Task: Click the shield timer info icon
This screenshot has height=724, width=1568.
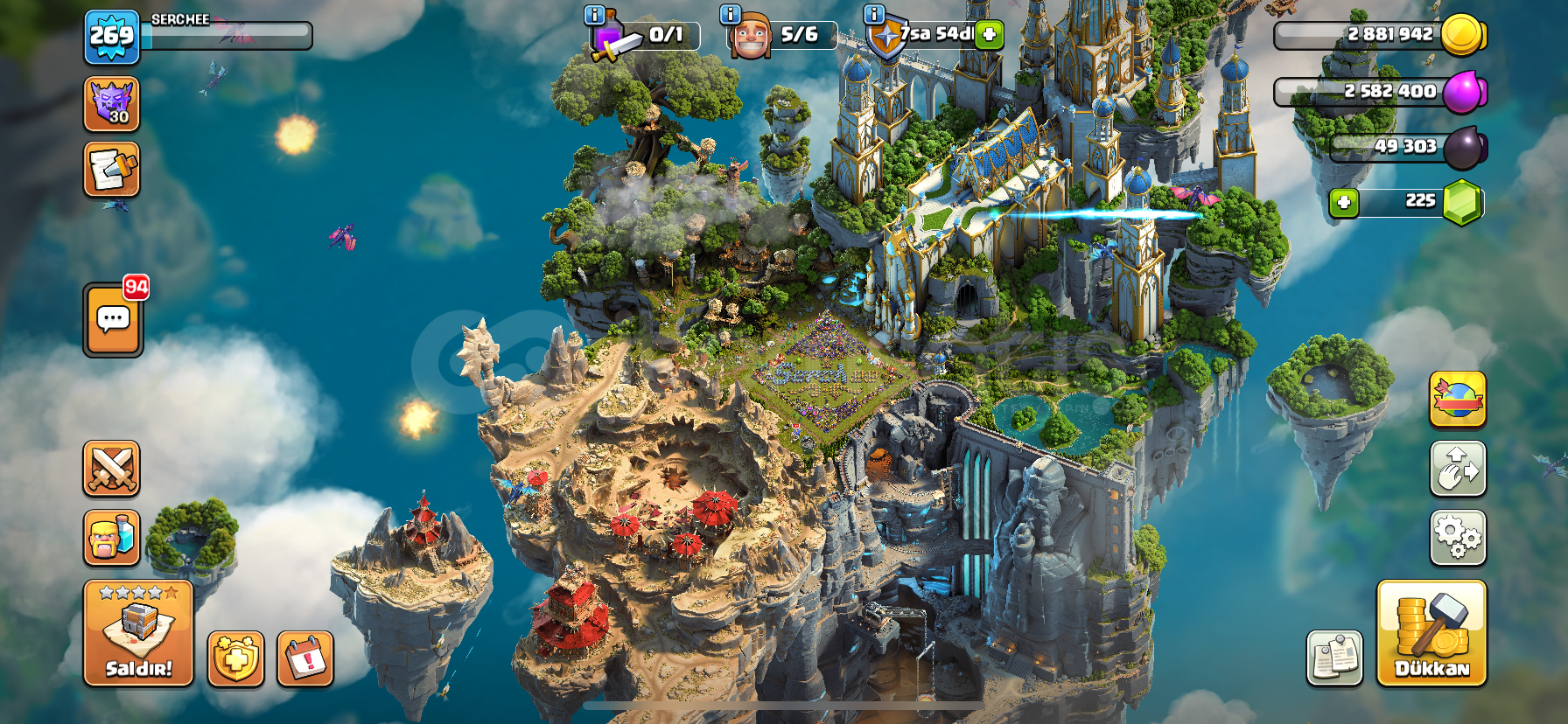Action: point(873,14)
